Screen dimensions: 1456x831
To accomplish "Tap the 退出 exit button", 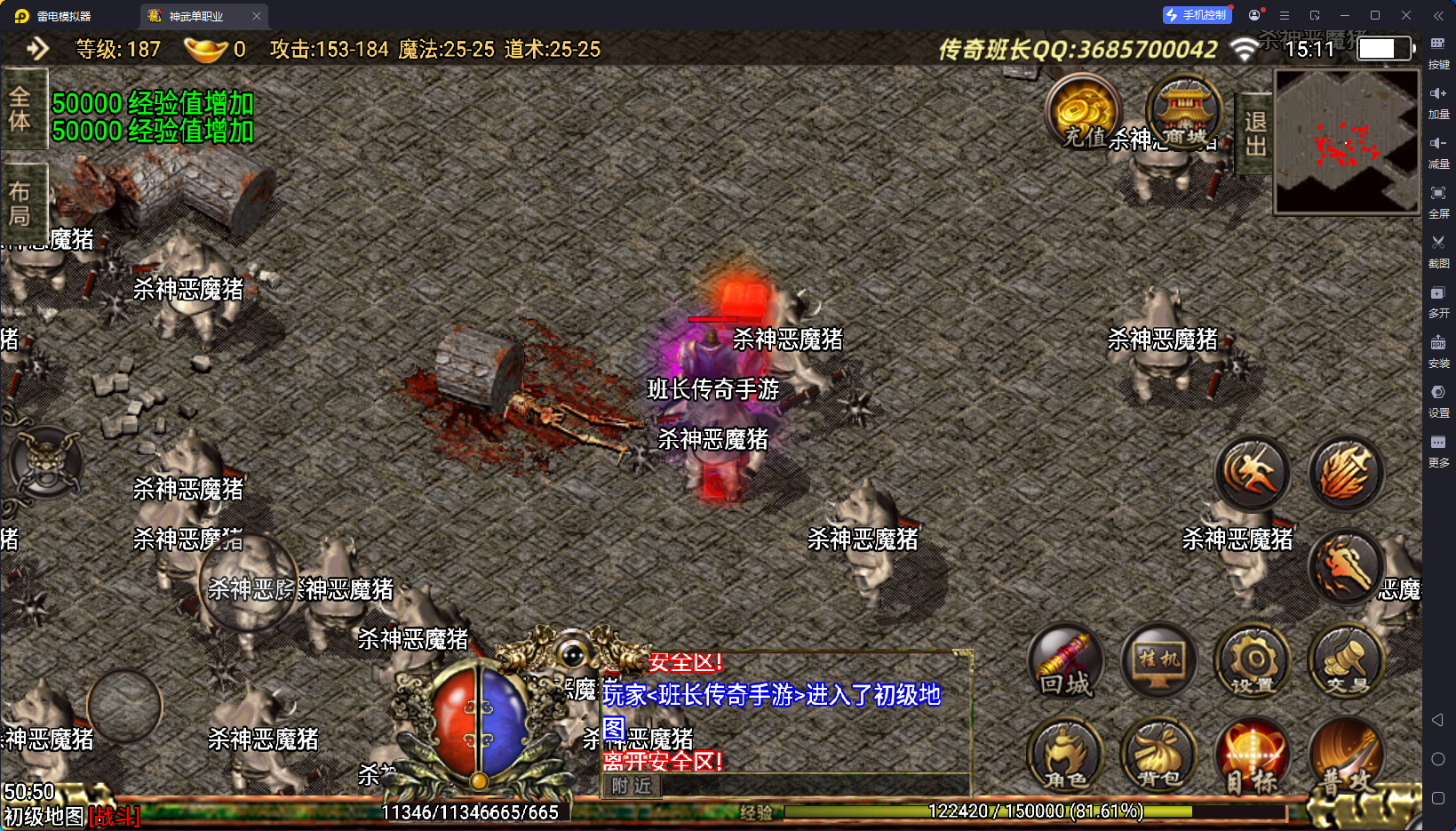I will coord(1255,133).
